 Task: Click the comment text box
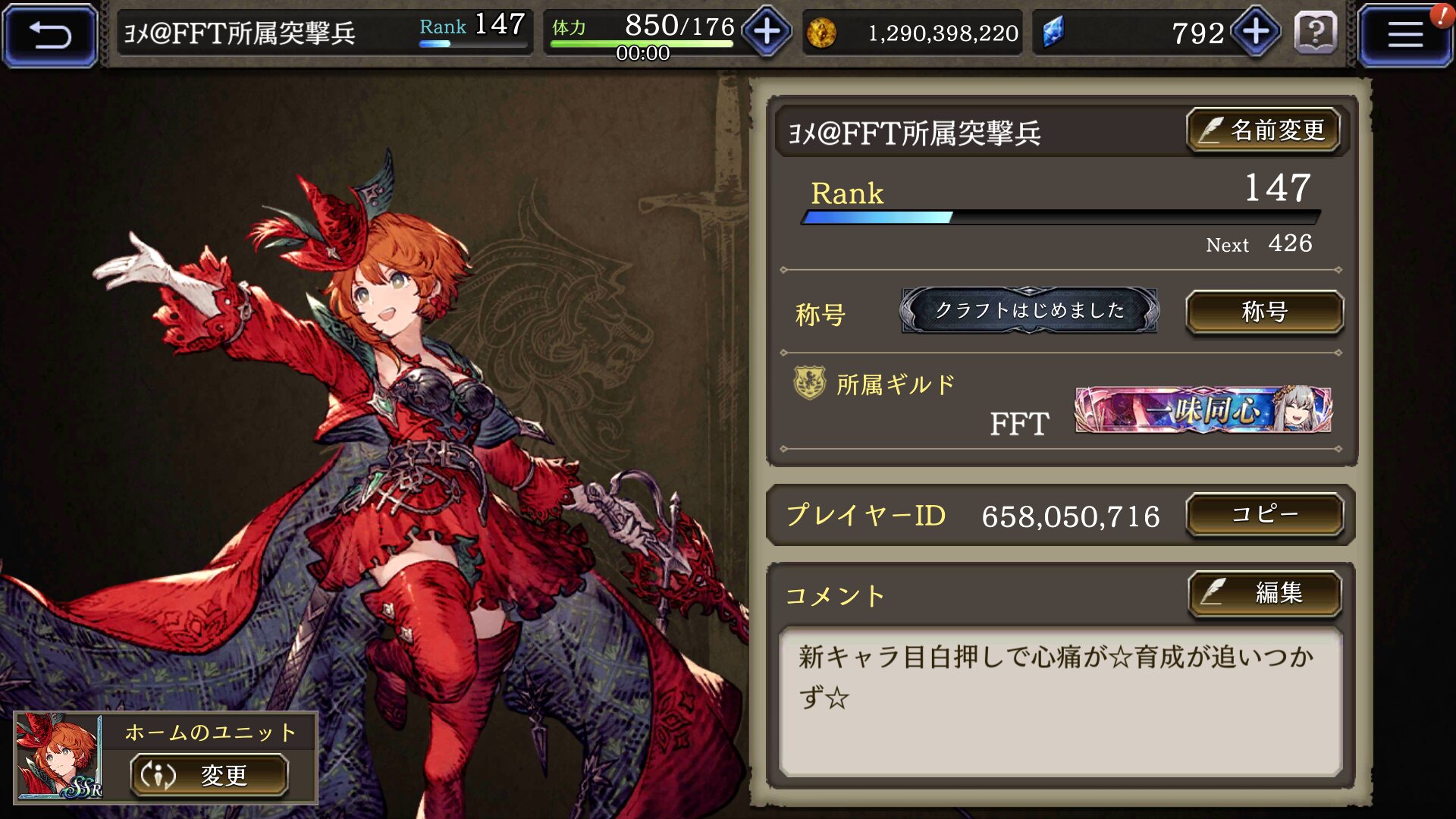[x=1060, y=701]
